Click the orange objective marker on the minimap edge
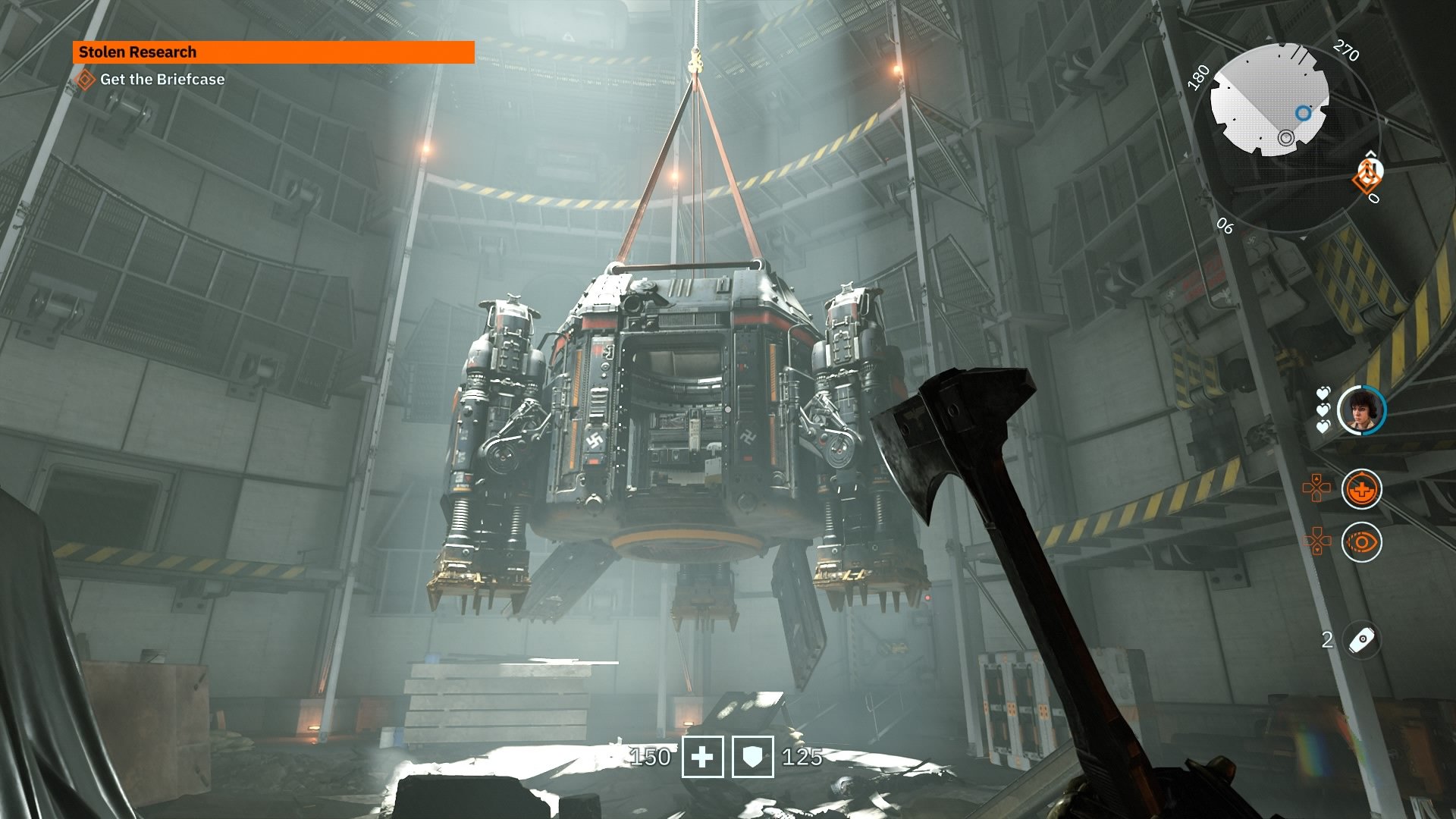Screen dimensions: 1456x819 [x=1367, y=178]
